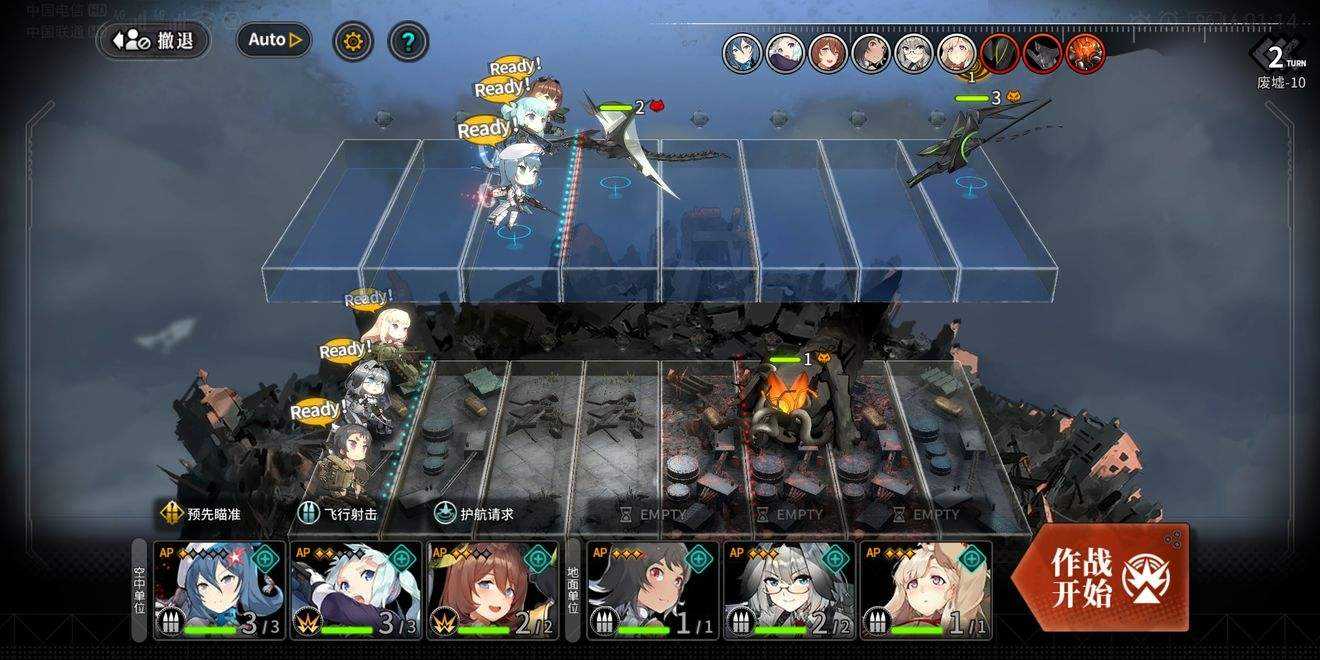Choose the glasses-wearing ground unit card
The width and height of the screenshot is (1320, 660).
(x=789, y=590)
